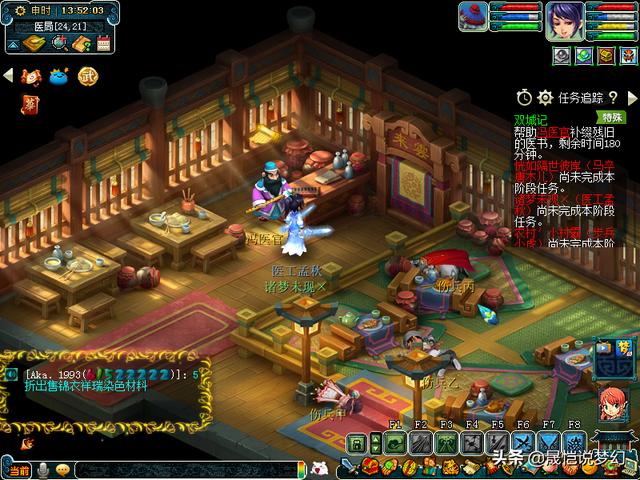Open quest tracker settings gear

545,97
